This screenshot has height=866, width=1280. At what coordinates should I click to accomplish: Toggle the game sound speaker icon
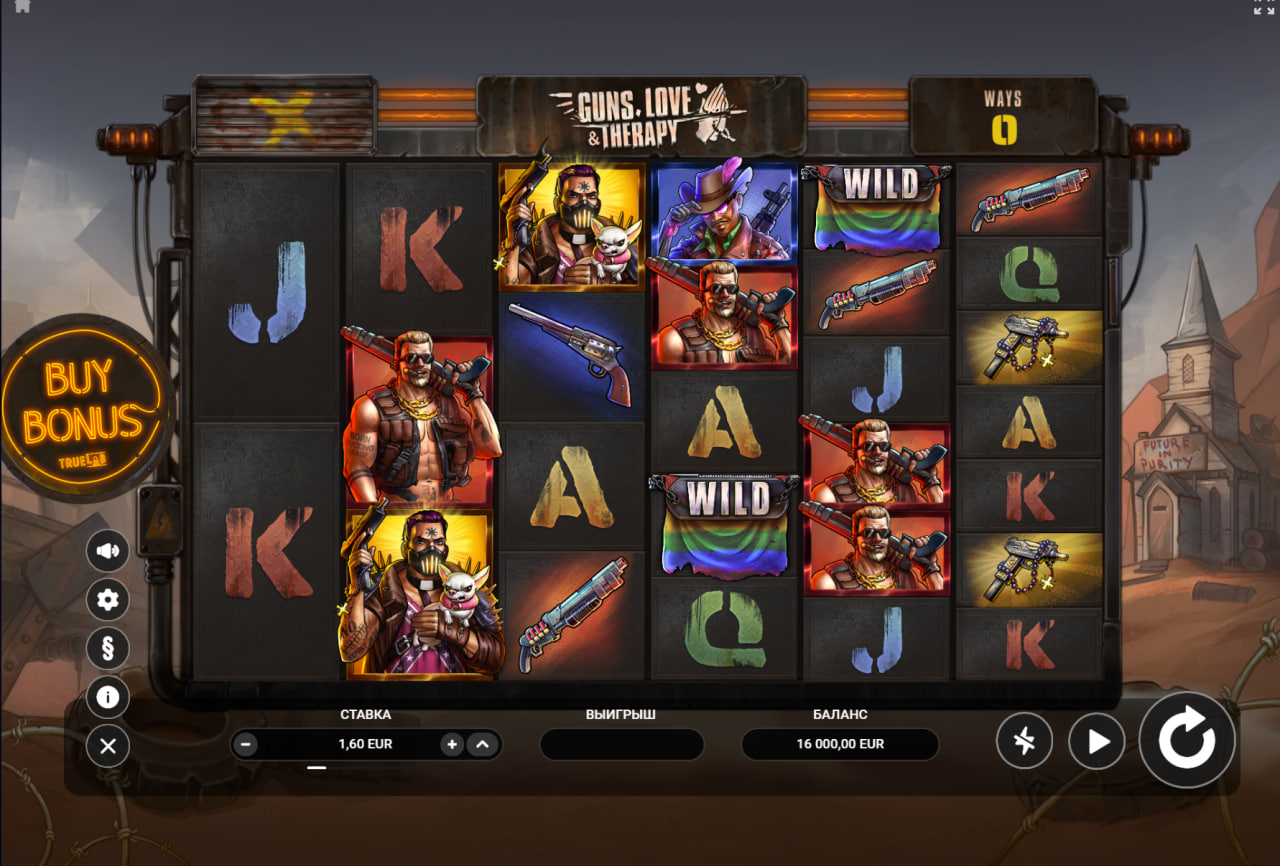click(x=108, y=550)
